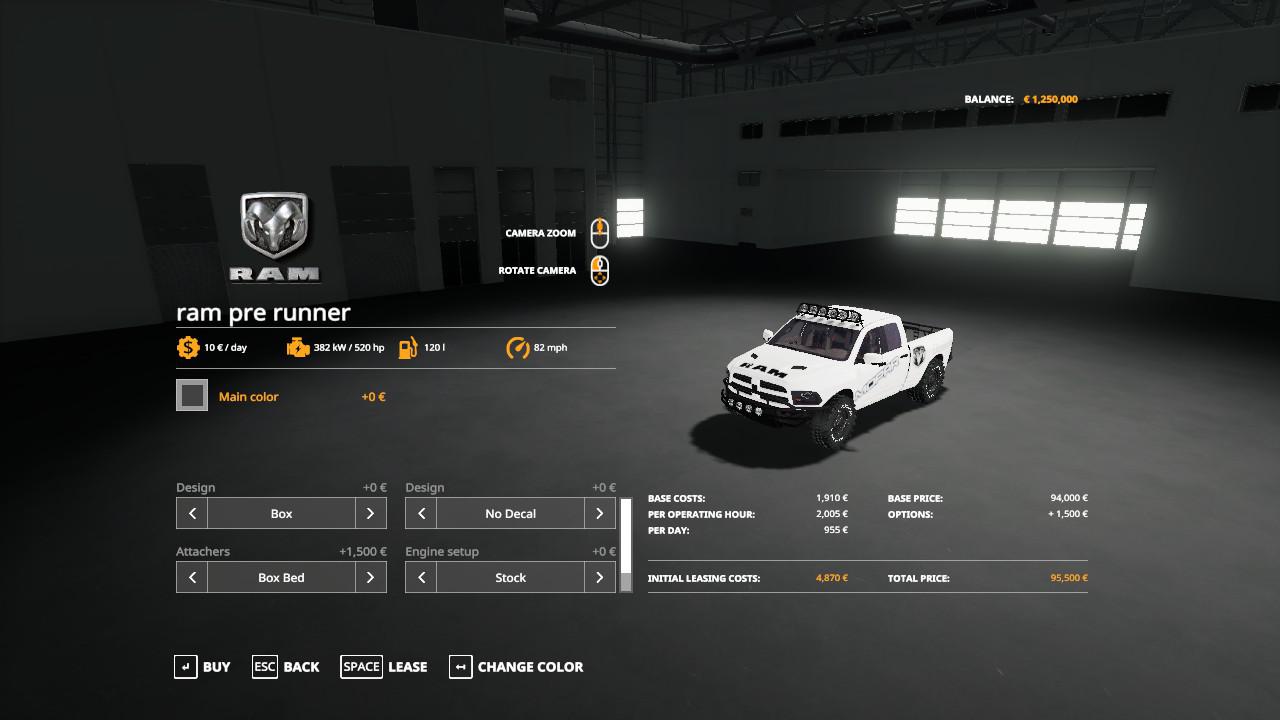Select next Attachers option after Box Bed

370,578
